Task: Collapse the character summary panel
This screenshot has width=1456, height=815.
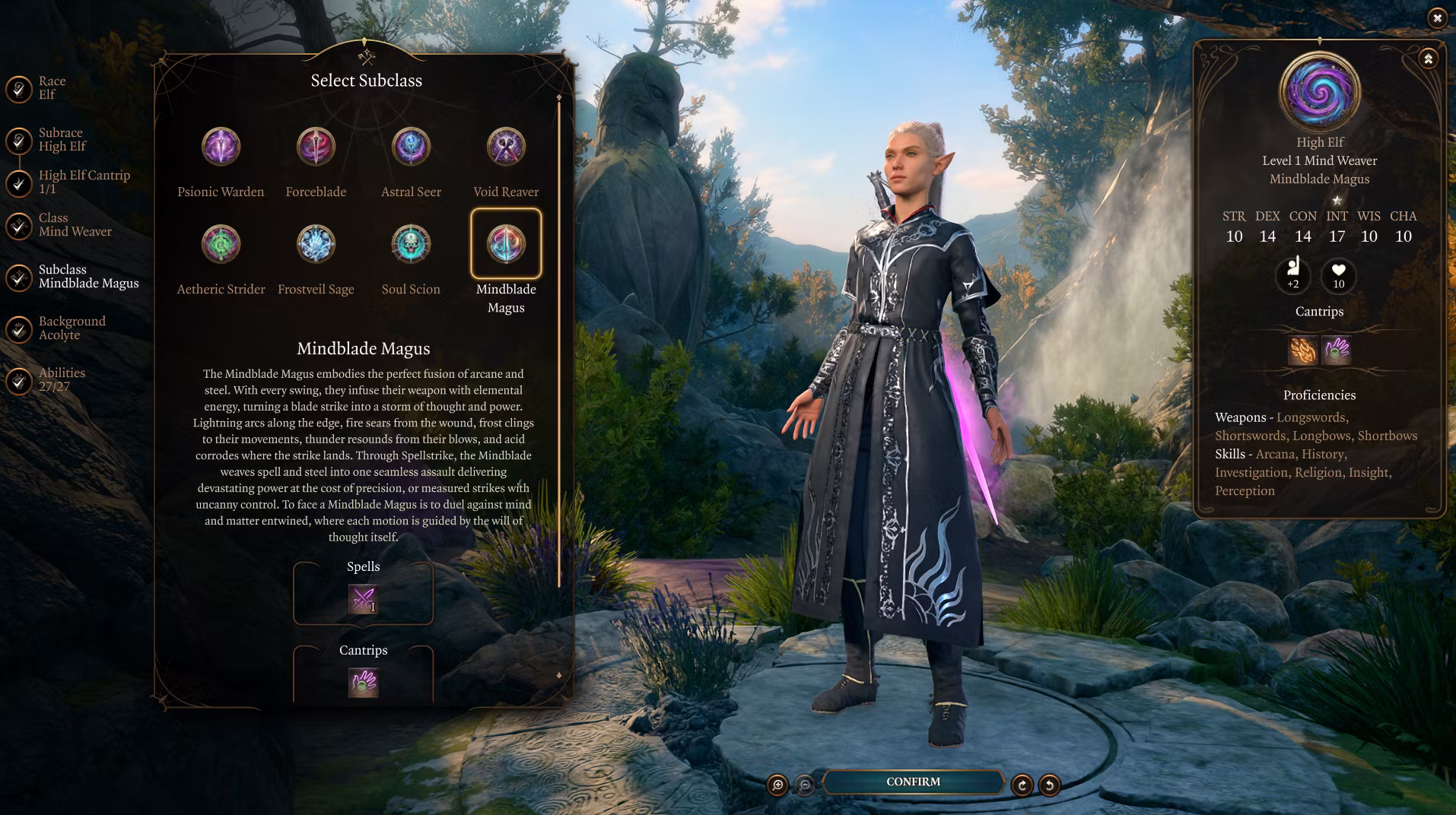Action: [x=1428, y=59]
